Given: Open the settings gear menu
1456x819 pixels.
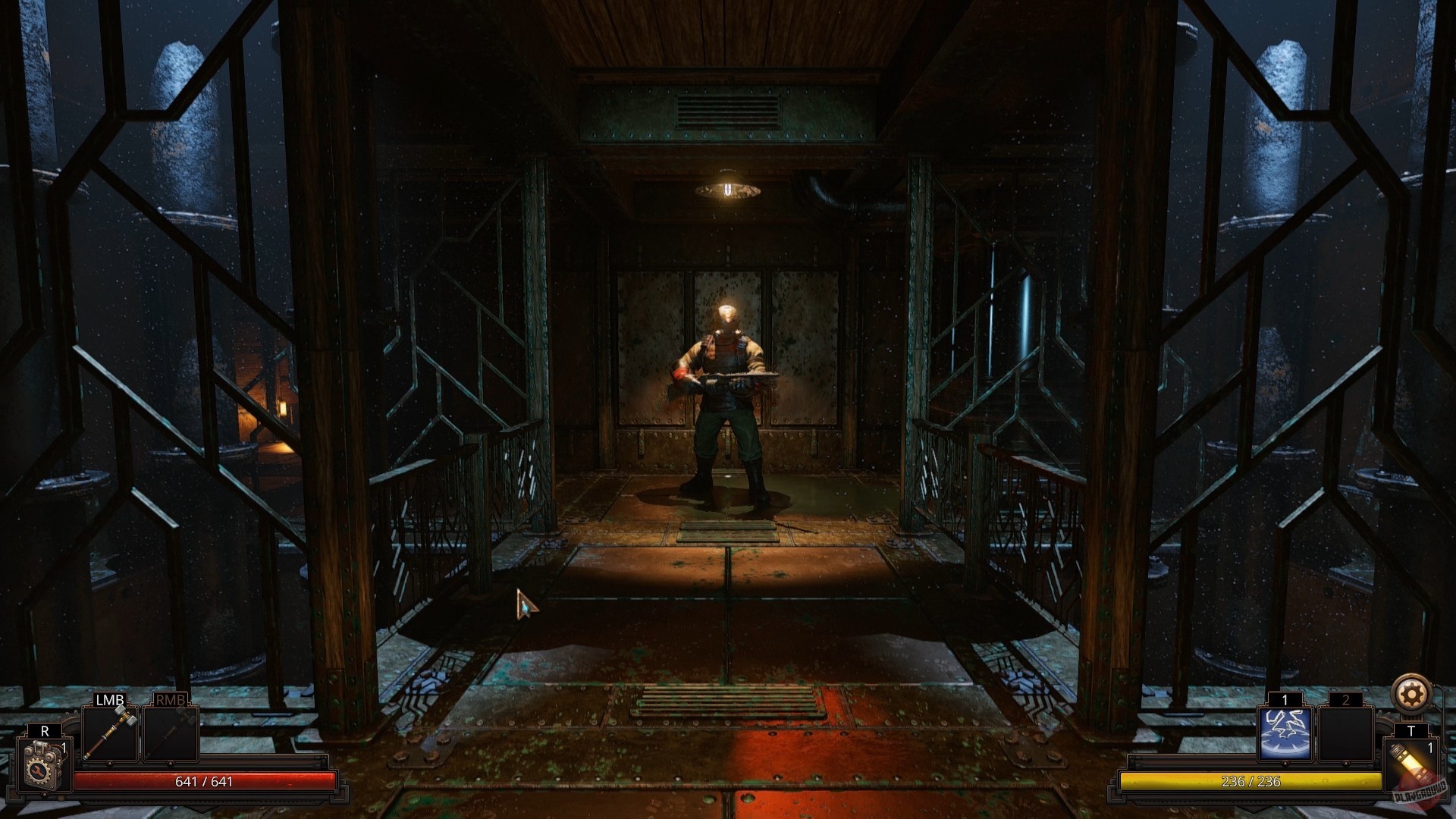Looking at the screenshot, I should click(x=1410, y=694).
